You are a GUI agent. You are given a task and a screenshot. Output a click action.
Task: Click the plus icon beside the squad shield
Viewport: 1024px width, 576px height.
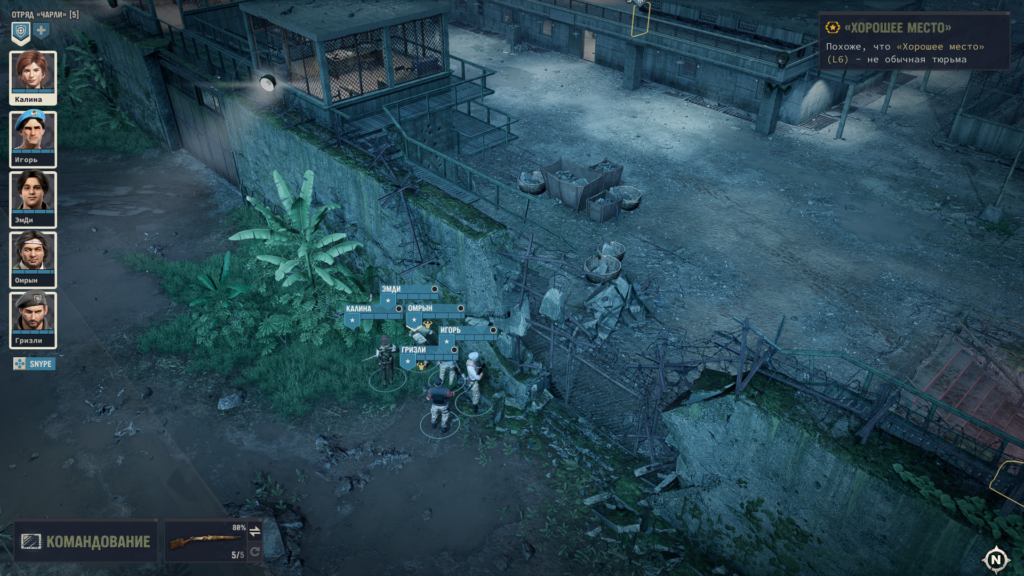point(42,31)
